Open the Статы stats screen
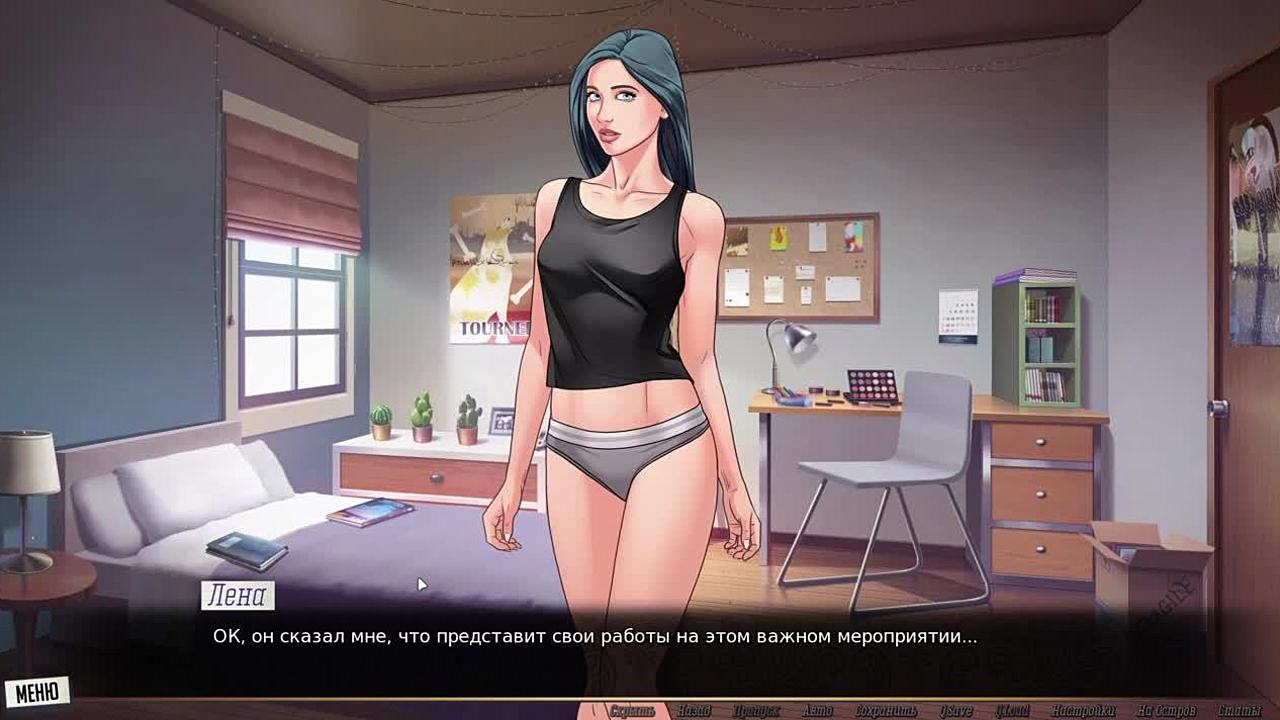This screenshot has width=1280, height=720. [1241, 711]
